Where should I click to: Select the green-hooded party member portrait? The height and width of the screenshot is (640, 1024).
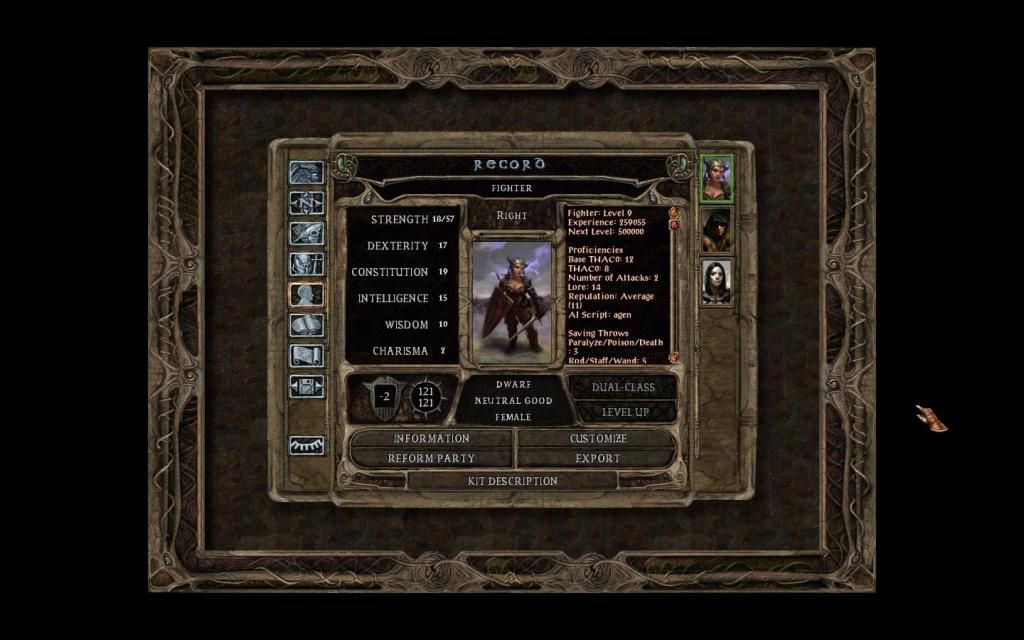click(716, 230)
